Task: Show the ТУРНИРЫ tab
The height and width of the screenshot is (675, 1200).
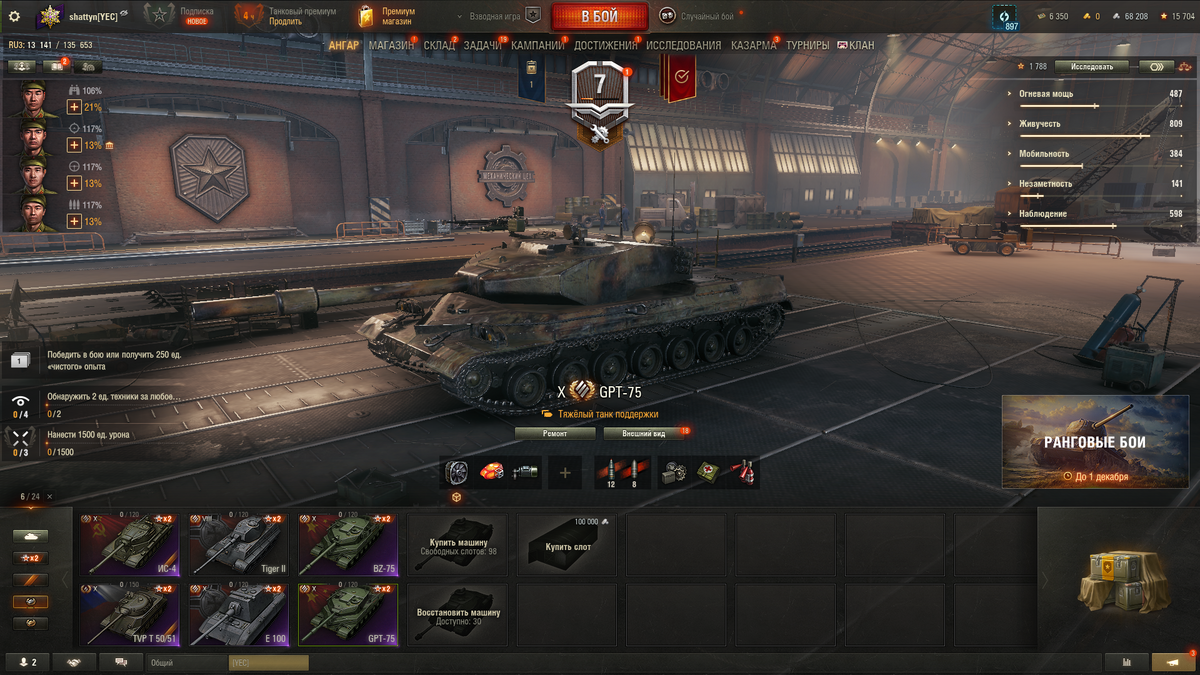Action: [x=807, y=45]
